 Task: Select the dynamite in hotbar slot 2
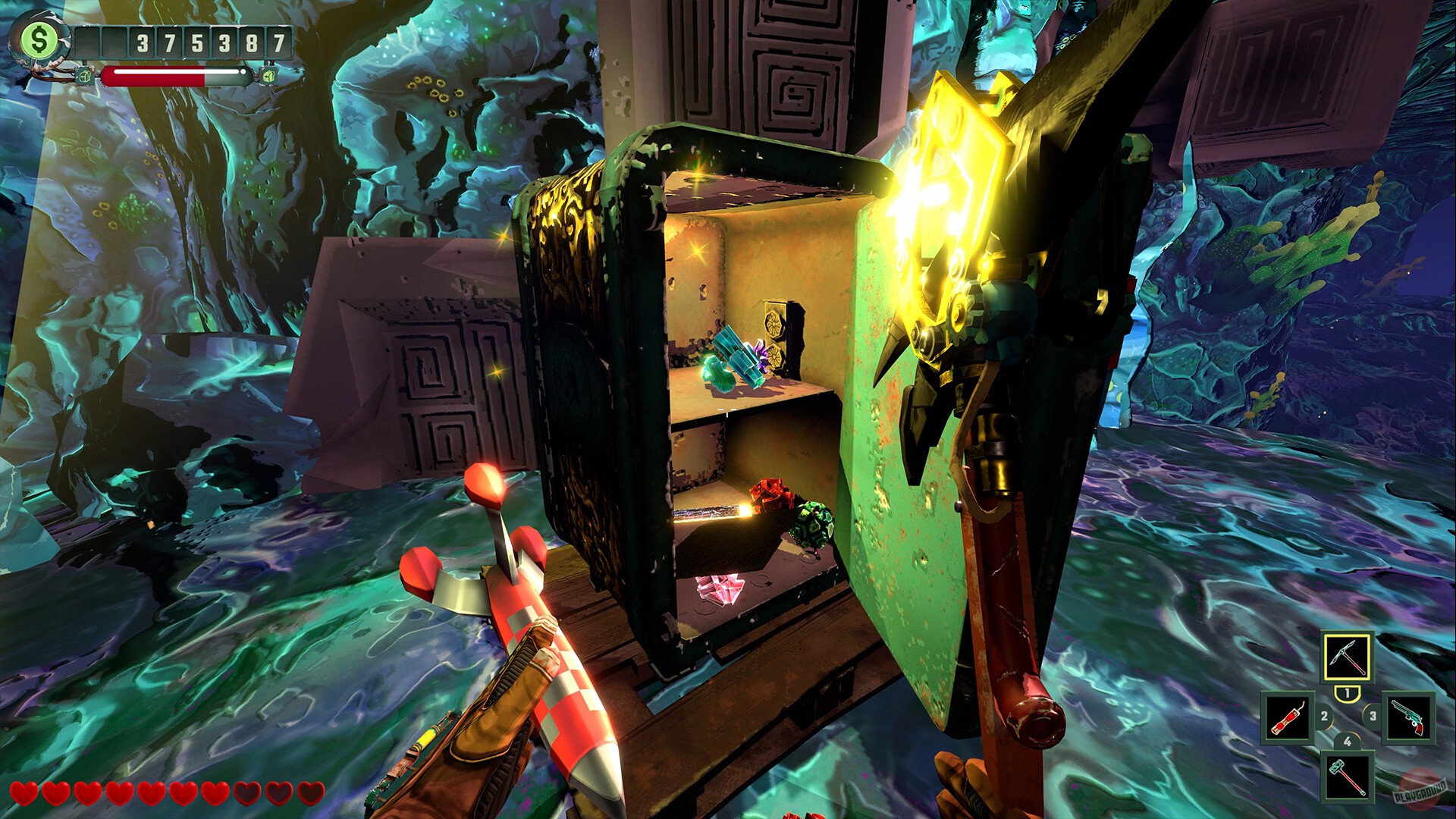click(x=1288, y=717)
